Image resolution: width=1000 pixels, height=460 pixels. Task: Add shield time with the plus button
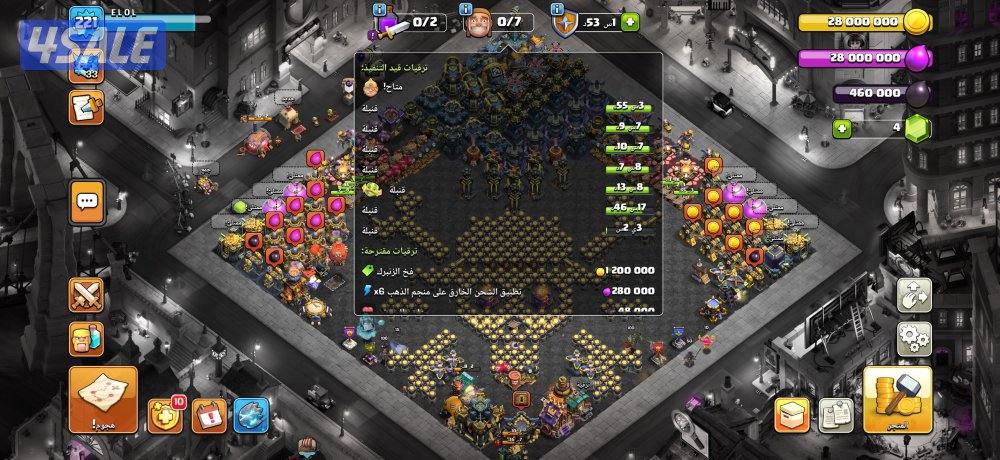[x=629, y=22]
